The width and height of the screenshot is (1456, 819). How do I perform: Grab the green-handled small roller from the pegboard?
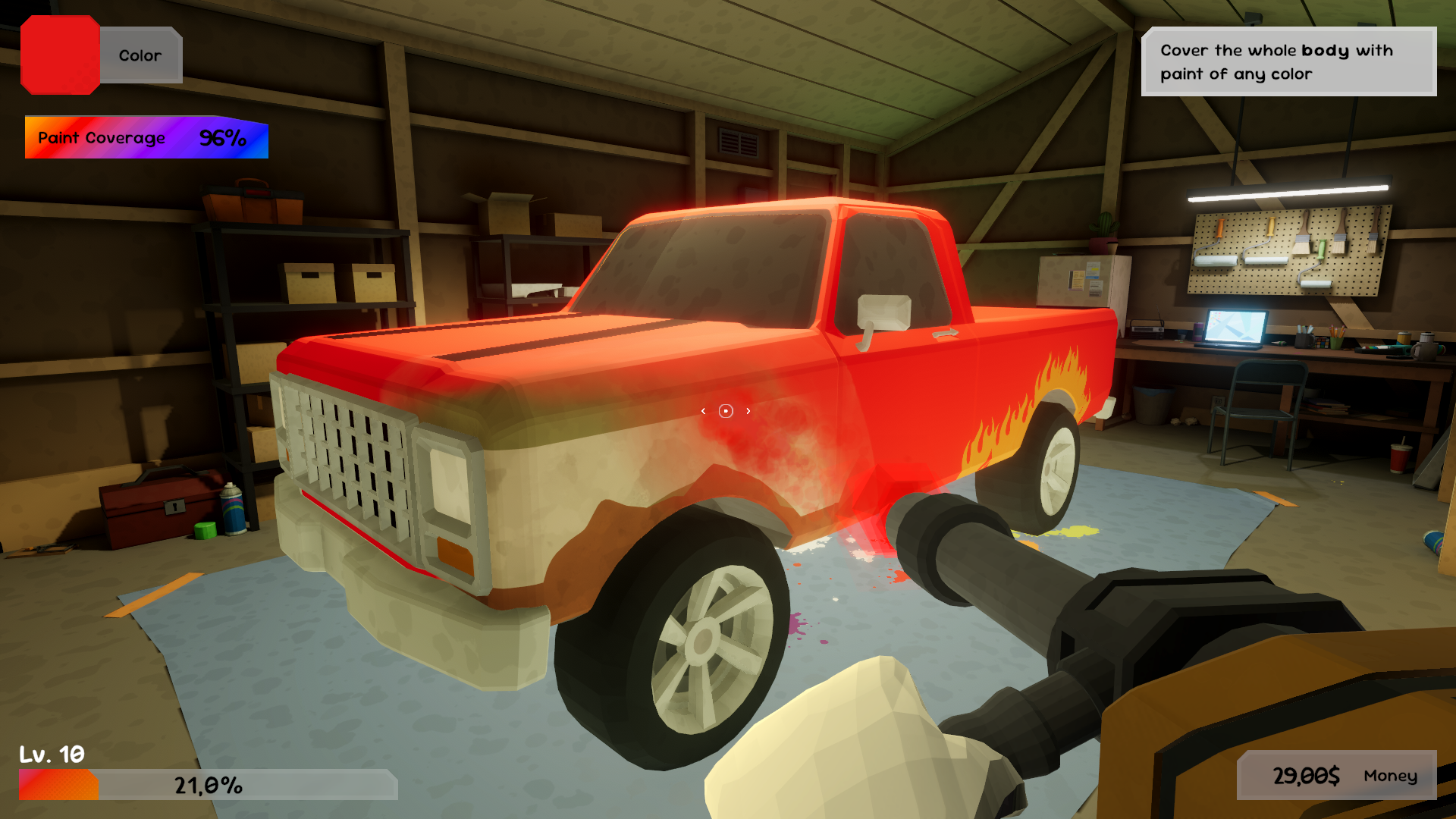tap(1322, 250)
